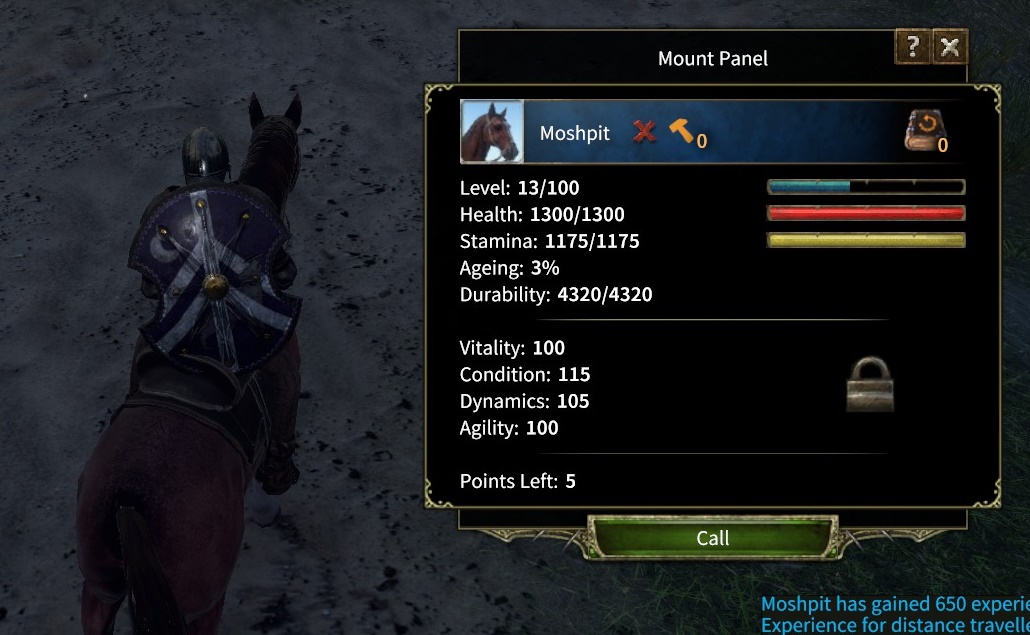The image size is (1030, 635).
Task: Toggle the padlock next to mount stats
Action: tap(869, 384)
